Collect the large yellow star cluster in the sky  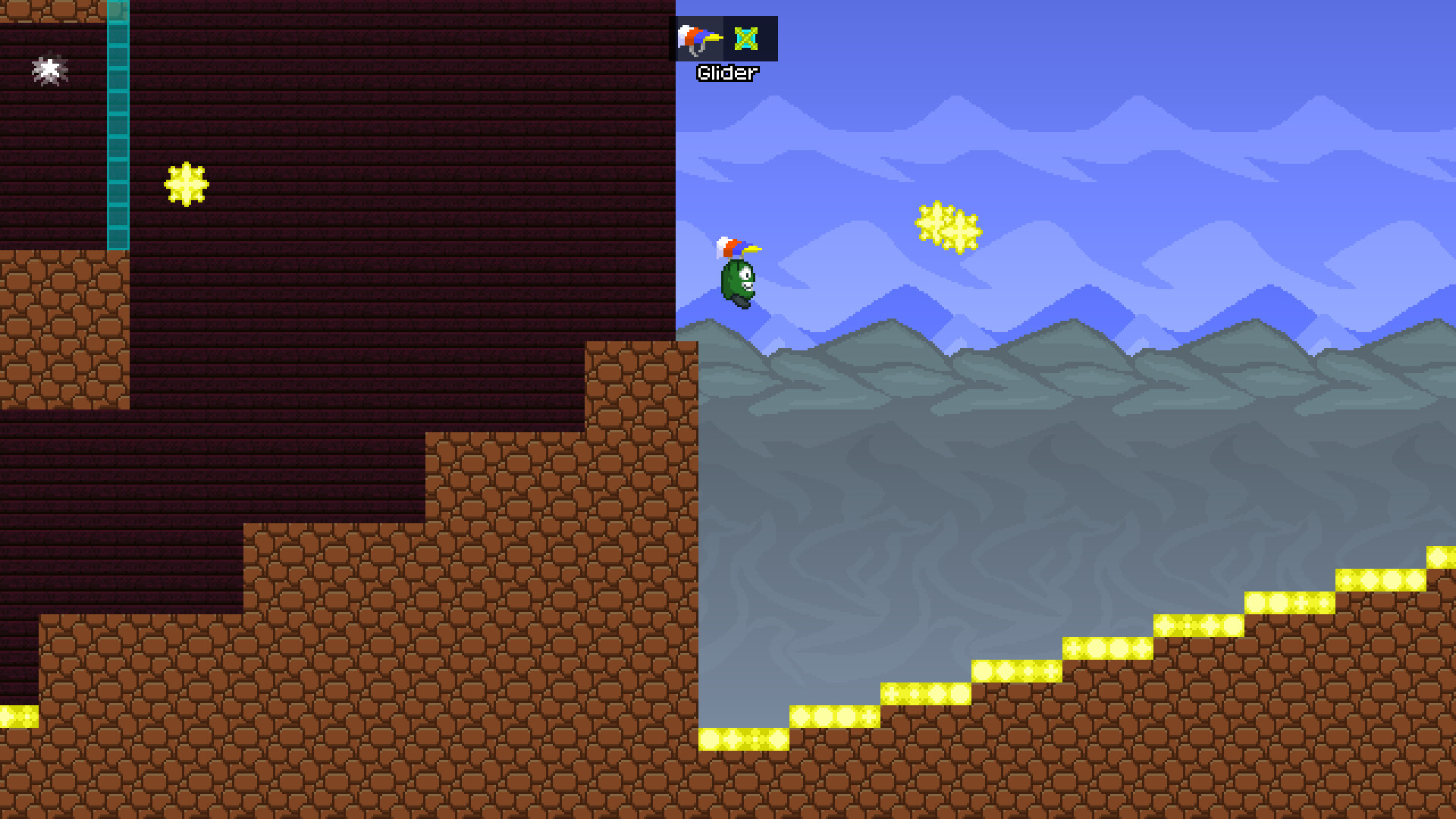[946, 226]
